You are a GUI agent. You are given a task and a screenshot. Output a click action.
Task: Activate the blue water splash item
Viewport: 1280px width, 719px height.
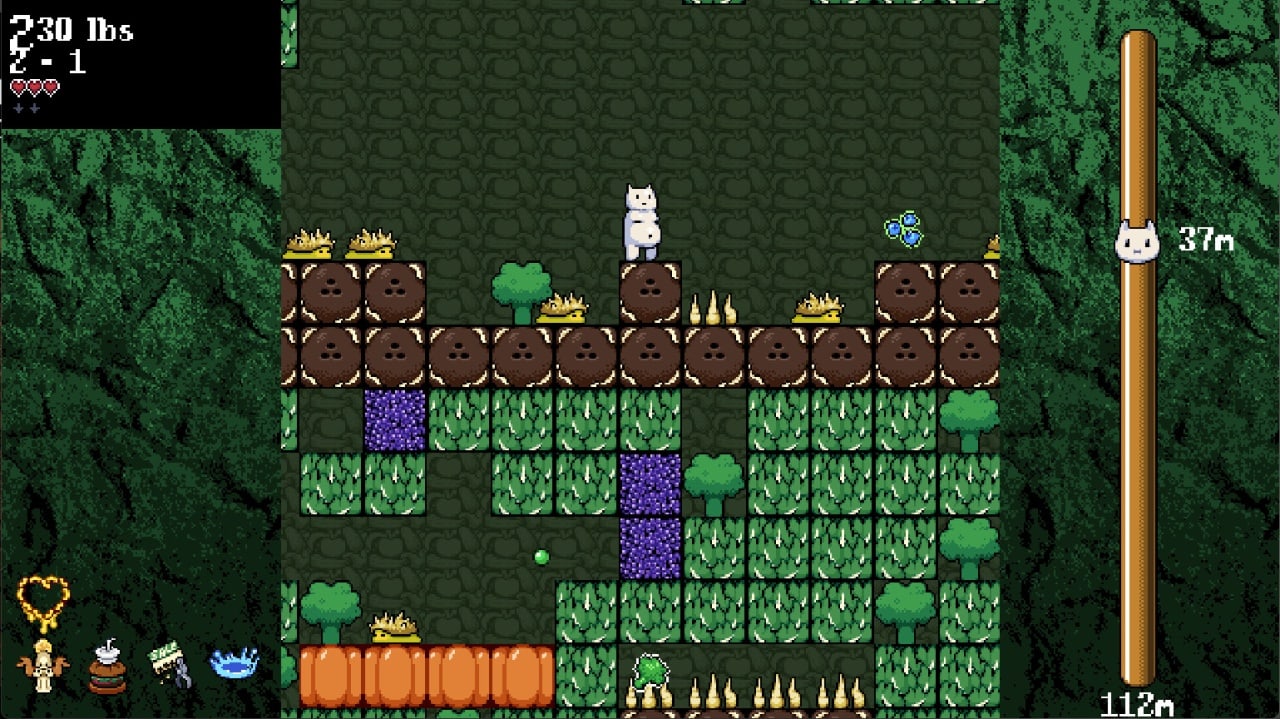pyautogui.click(x=234, y=663)
